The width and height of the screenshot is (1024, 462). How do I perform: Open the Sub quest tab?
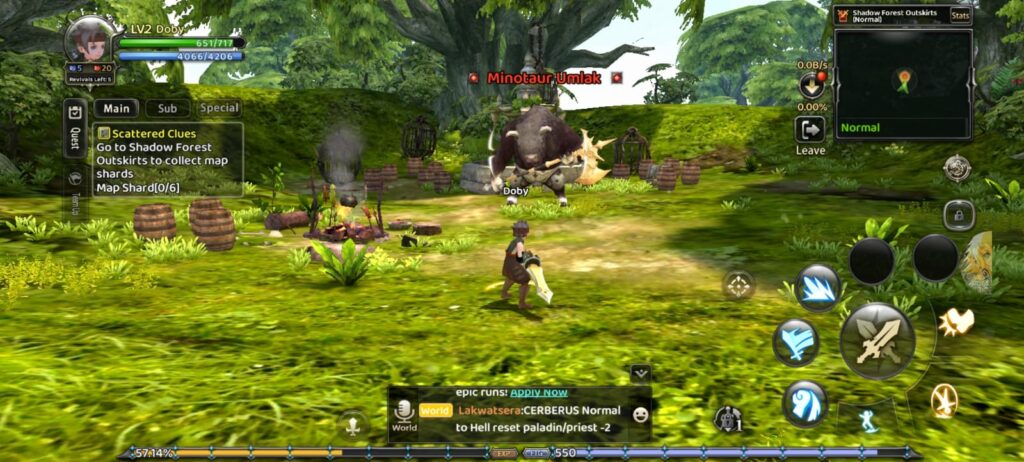click(x=167, y=108)
